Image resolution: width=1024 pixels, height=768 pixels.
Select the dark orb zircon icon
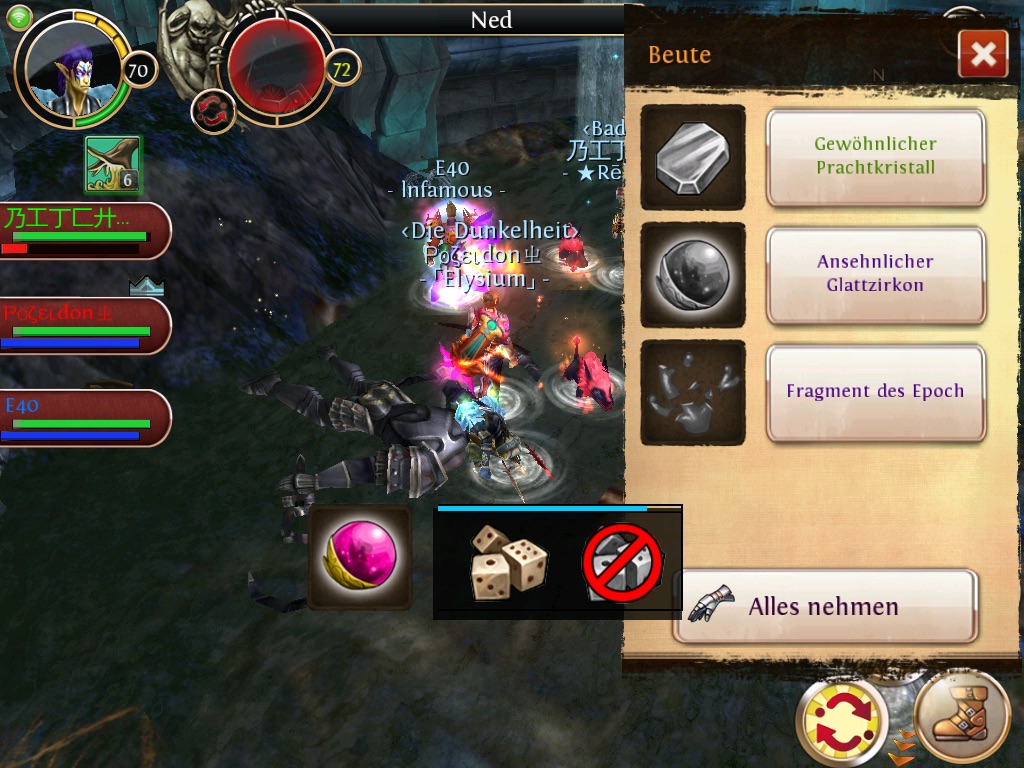point(692,274)
